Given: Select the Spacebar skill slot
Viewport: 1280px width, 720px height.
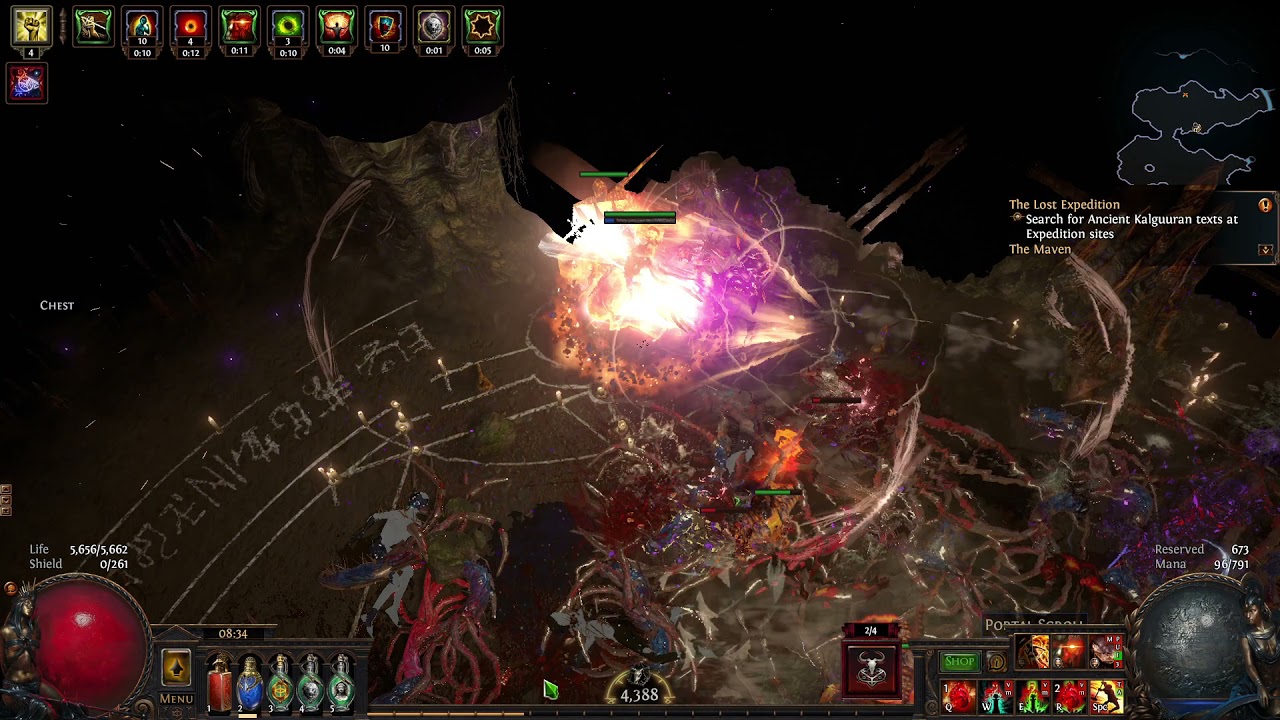Looking at the screenshot, I should coord(1106,696).
